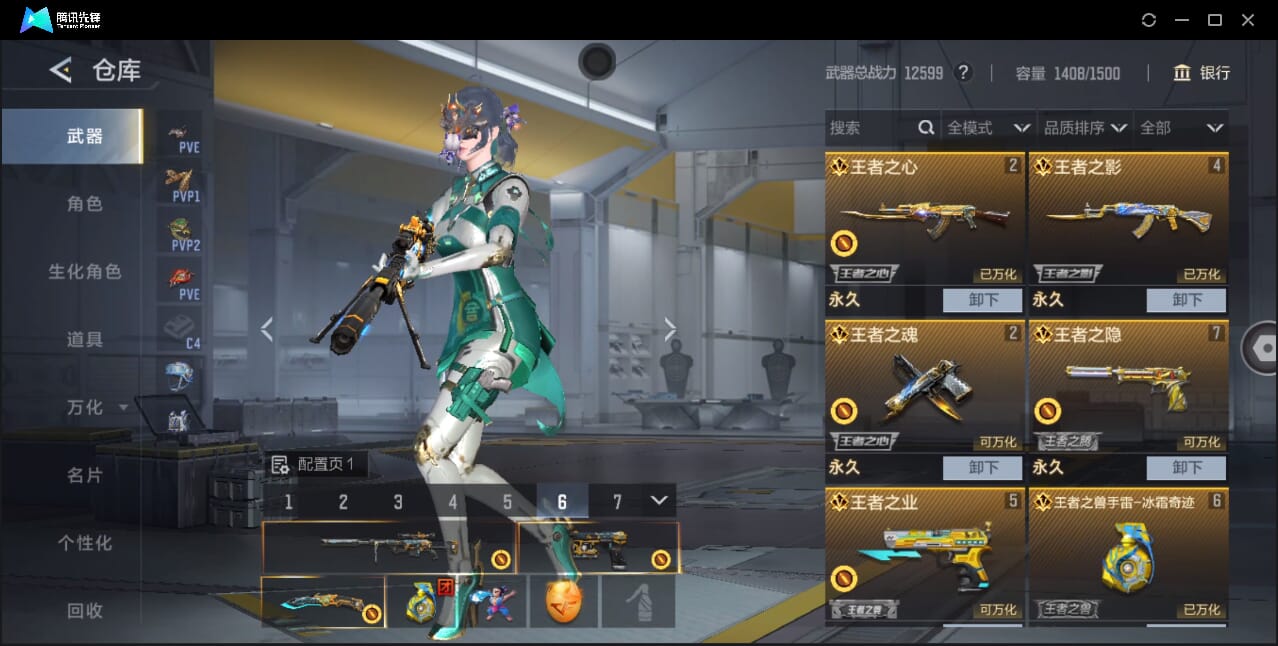The image size is (1278, 646).
Task: Unequip 王者之心 with its 卸下 button
Action: pos(982,300)
